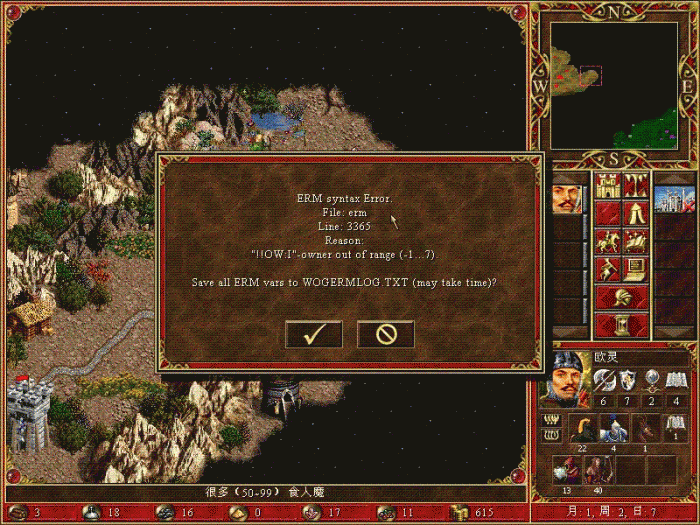
Task: Decline saving with the cancel button
Action: click(x=386, y=334)
